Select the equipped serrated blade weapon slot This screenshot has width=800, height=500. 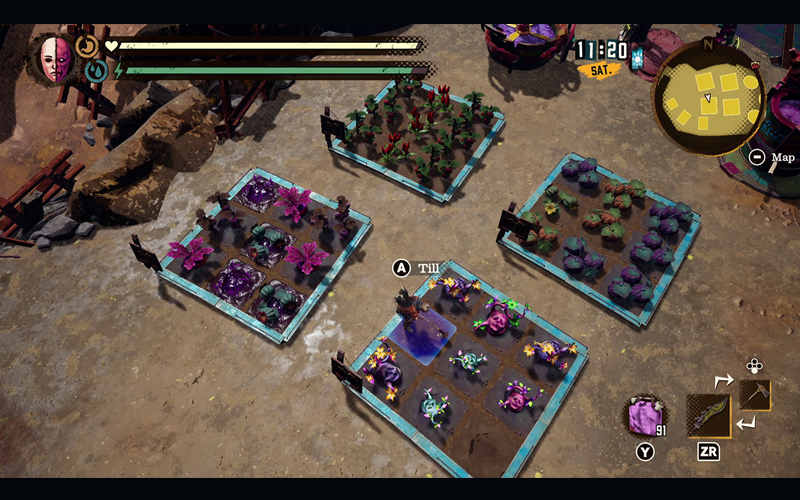coord(708,415)
